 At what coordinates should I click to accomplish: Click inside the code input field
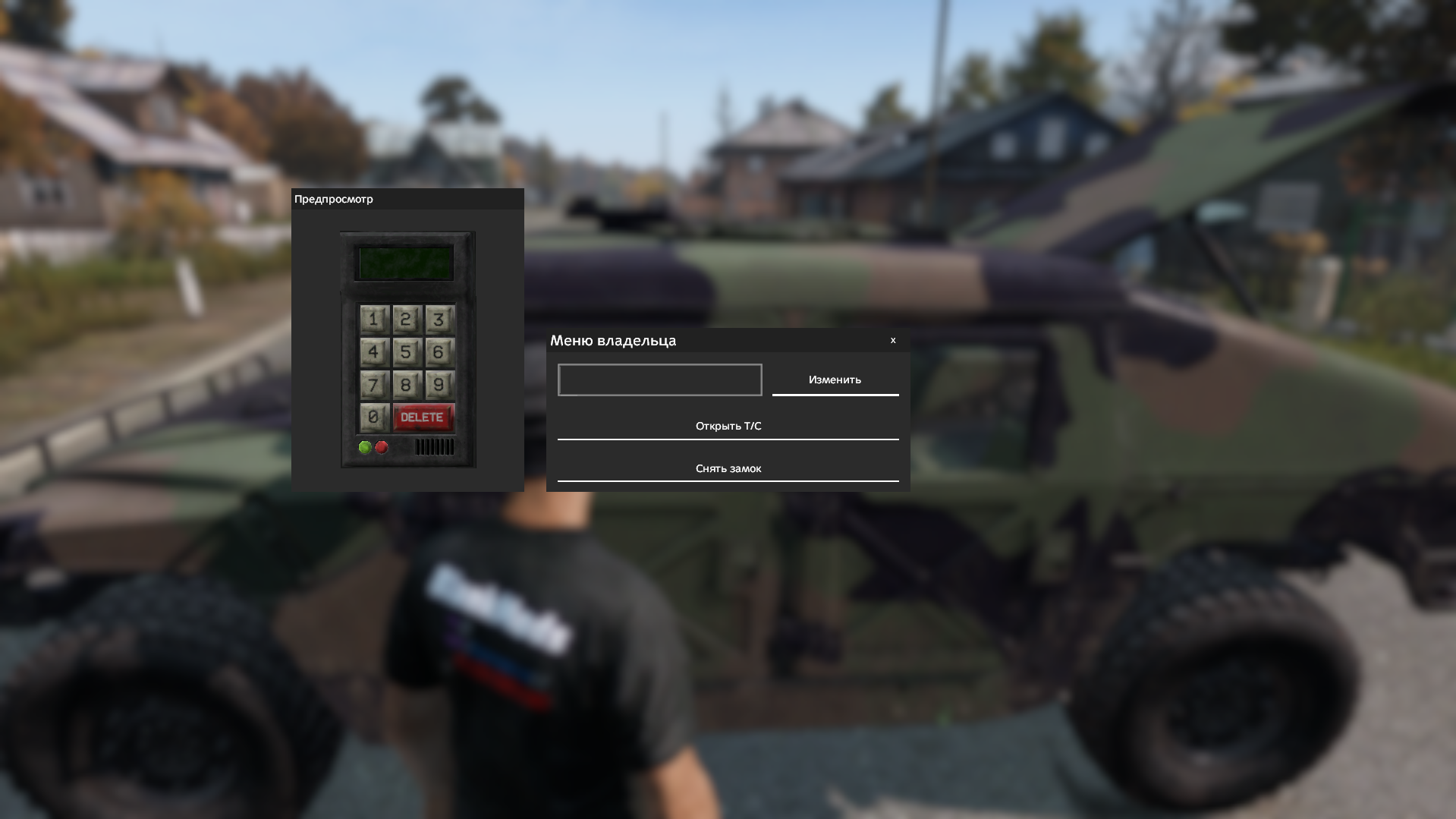[659, 380]
